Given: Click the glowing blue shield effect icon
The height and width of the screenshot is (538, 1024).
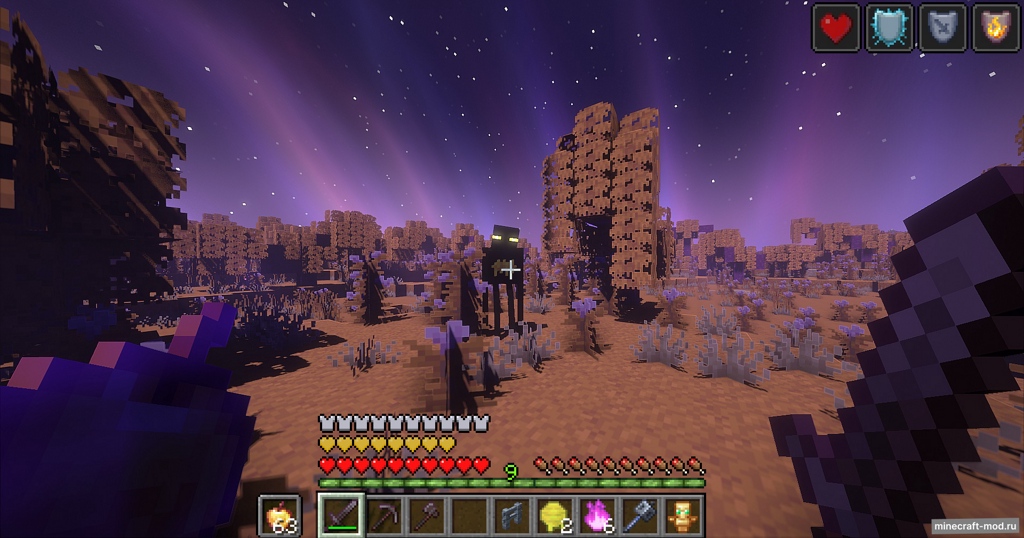Looking at the screenshot, I should [890, 27].
